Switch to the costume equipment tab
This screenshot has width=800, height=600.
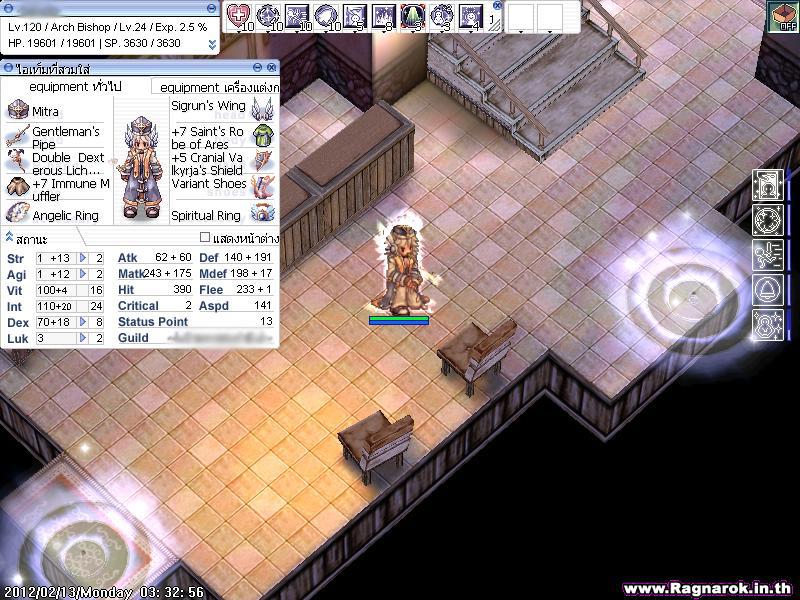[x=214, y=87]
